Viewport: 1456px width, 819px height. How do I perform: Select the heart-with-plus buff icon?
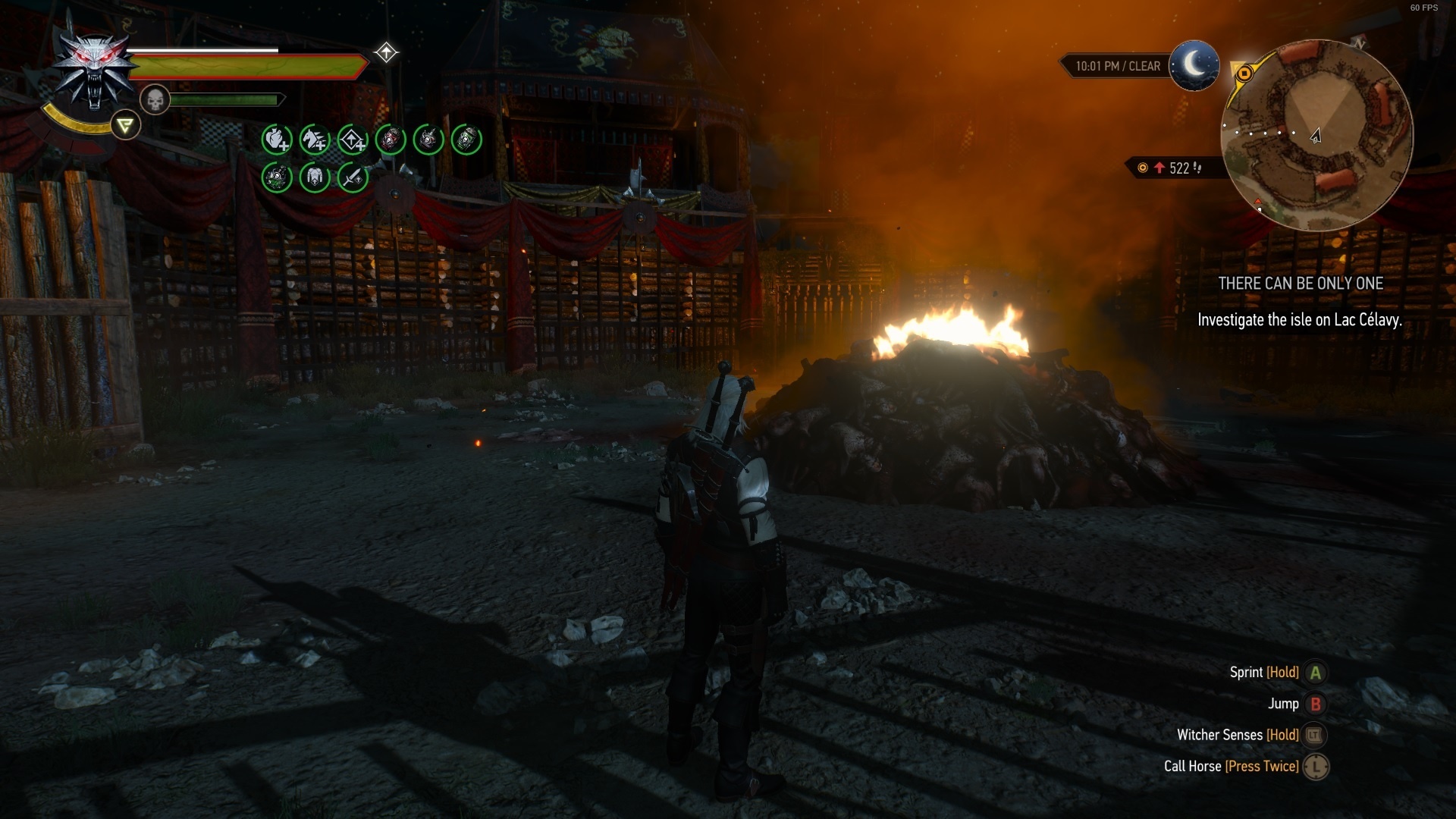277,140
